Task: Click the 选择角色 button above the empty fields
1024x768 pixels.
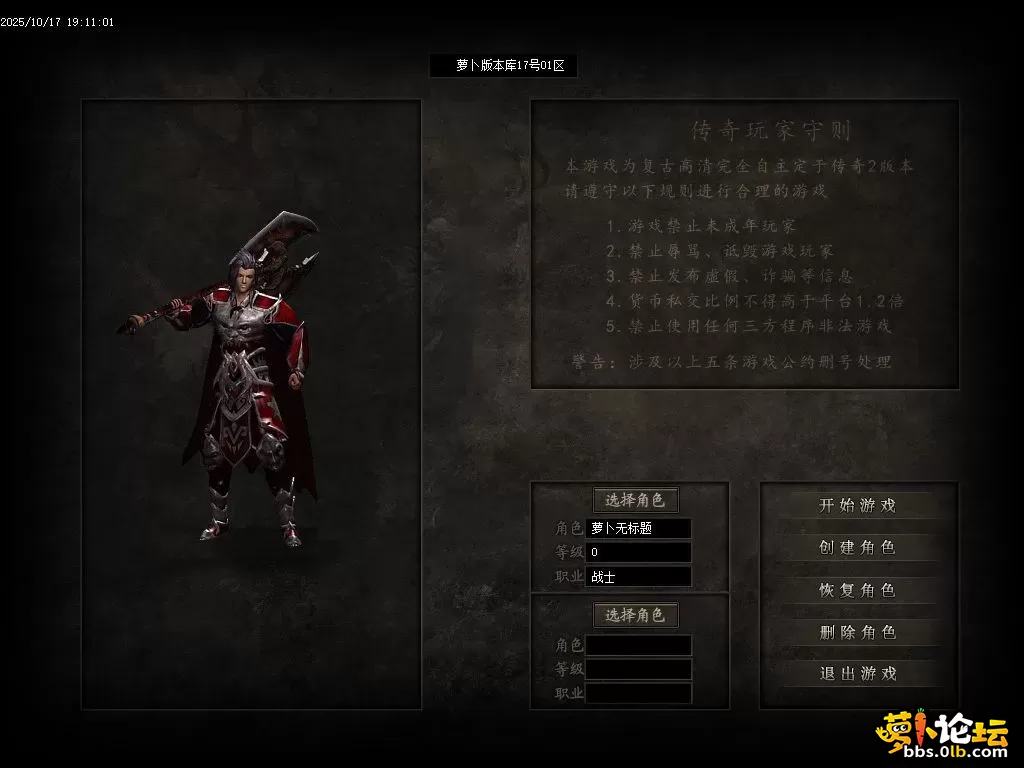Action: point(635,615)
